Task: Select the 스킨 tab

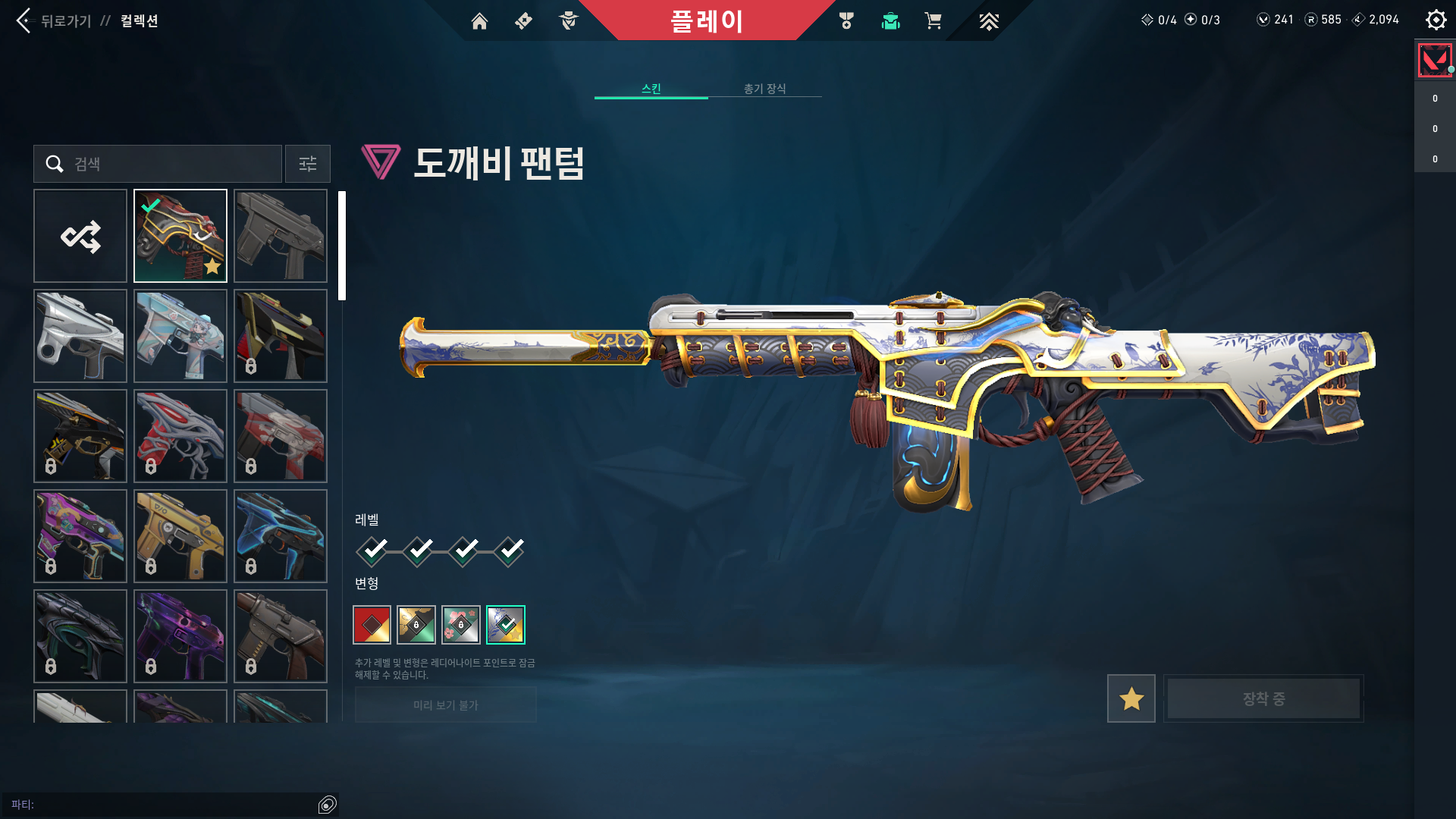Action: (651, 89)
